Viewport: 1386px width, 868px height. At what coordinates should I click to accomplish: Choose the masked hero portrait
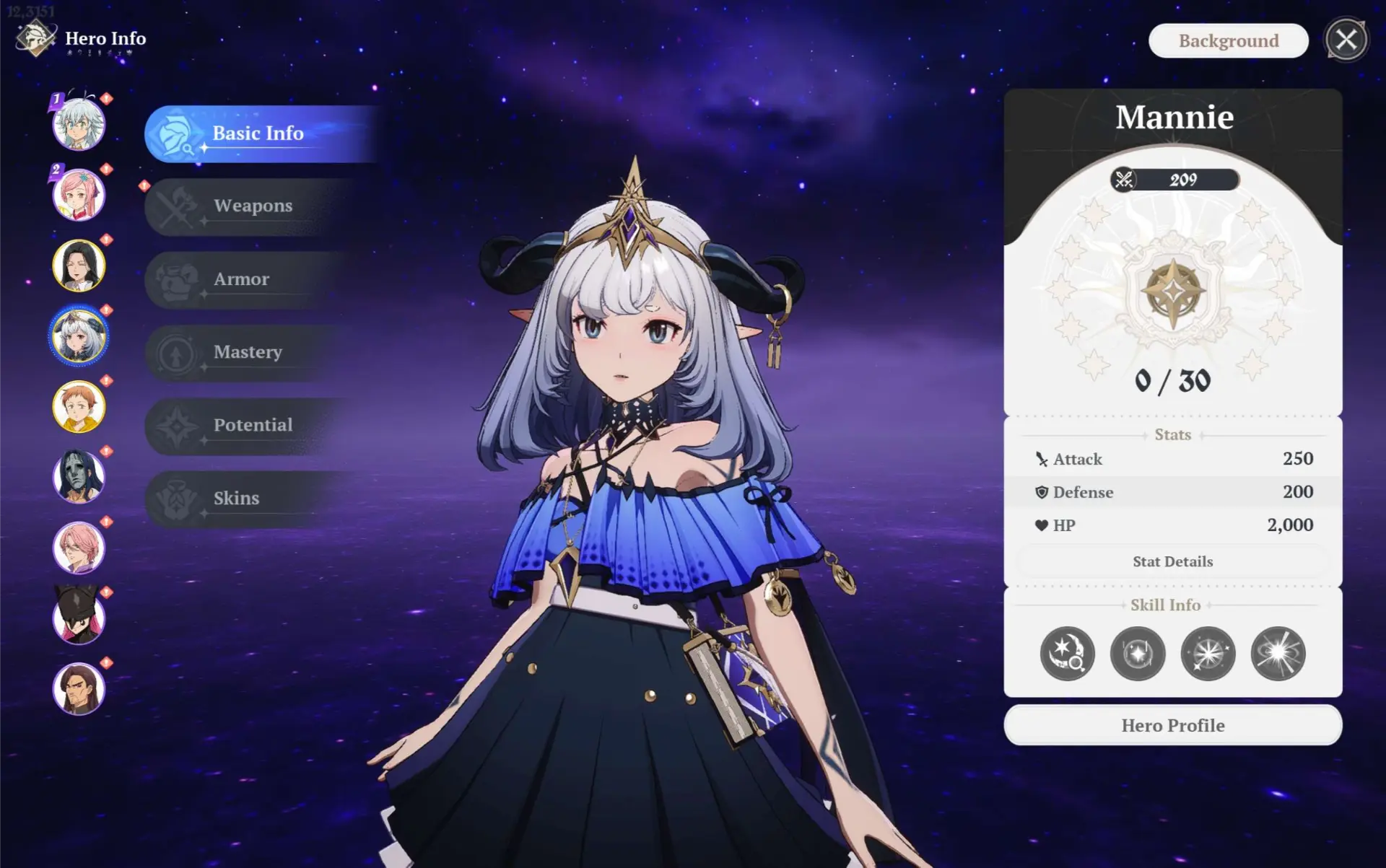click(x=79, y=477)
